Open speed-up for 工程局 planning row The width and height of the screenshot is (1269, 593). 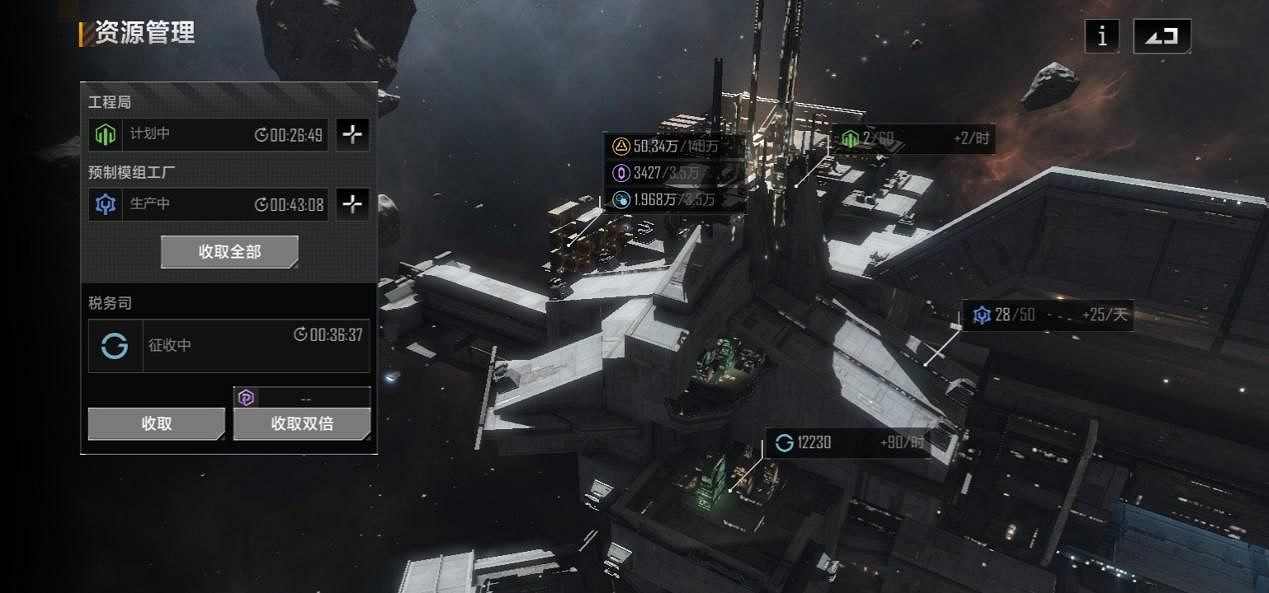pos(352,134)
